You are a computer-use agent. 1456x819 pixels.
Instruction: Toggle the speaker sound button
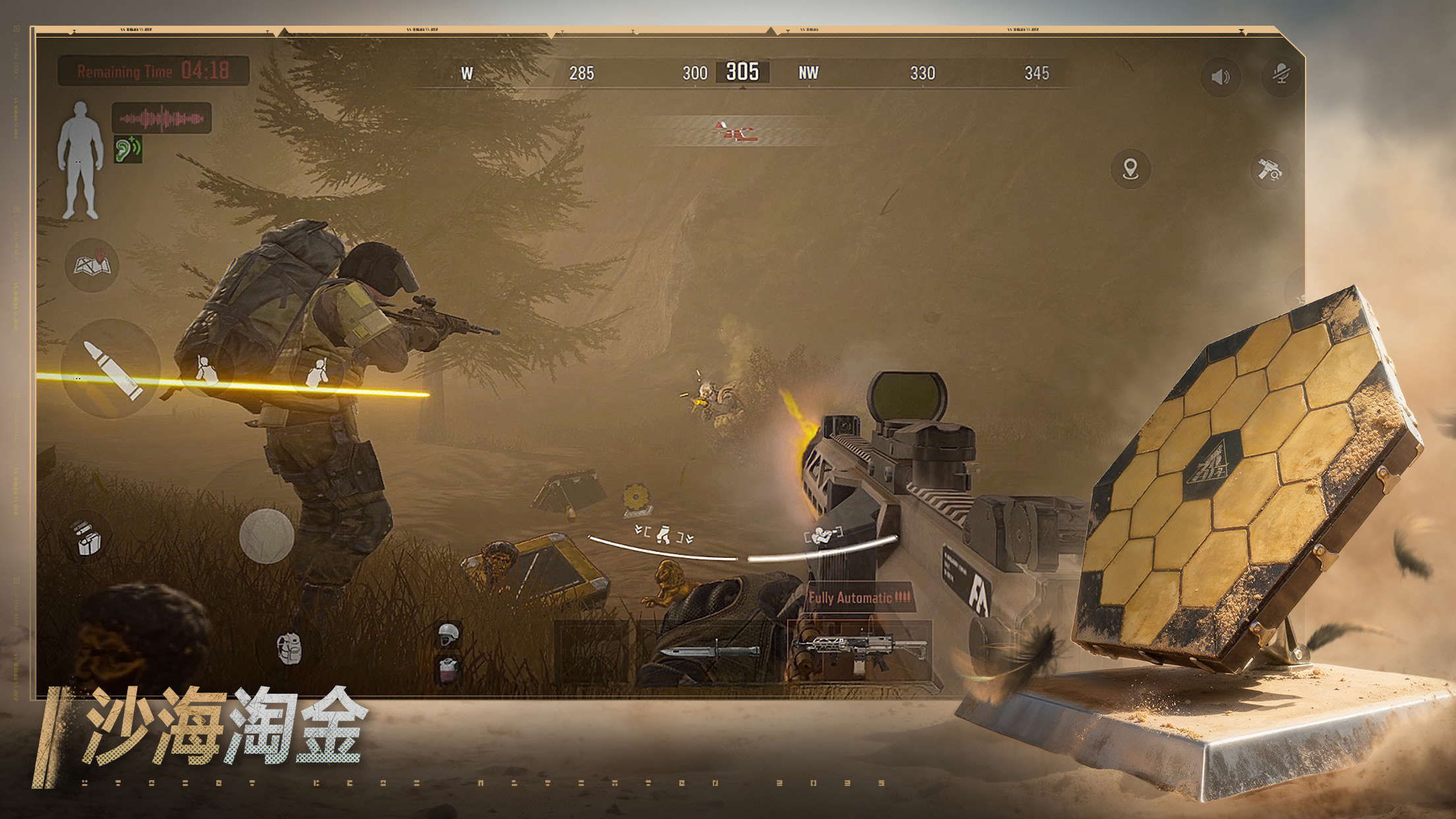coord(1221,77)
